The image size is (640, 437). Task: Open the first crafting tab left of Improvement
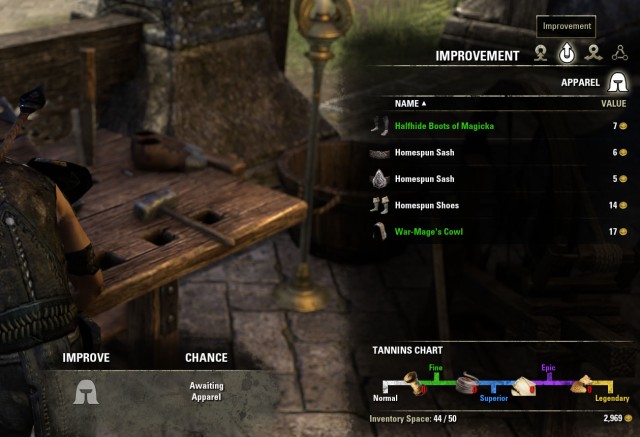[541, 55]
